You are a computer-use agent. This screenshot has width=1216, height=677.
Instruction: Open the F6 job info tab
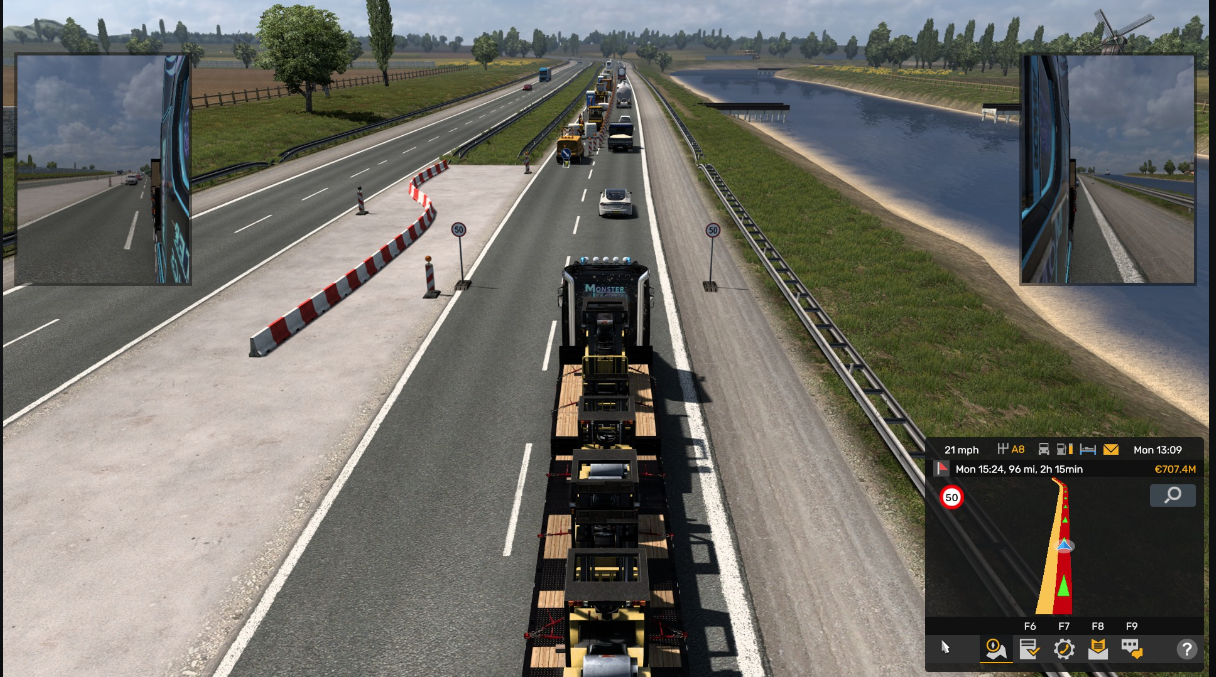pos(1029,649)
